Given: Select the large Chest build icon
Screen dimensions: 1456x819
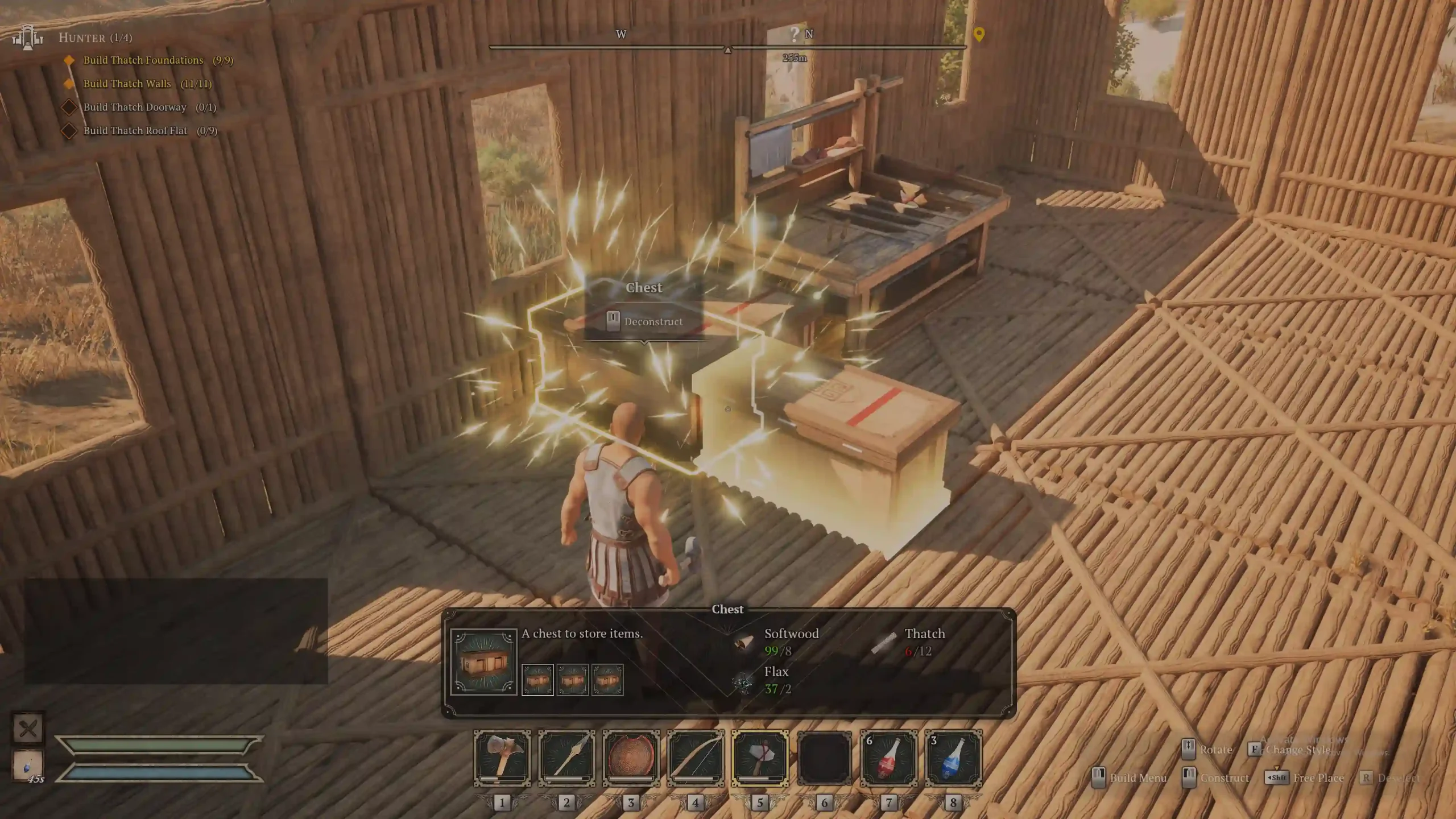Looking at the screenshot, I should tap(483, 661).
